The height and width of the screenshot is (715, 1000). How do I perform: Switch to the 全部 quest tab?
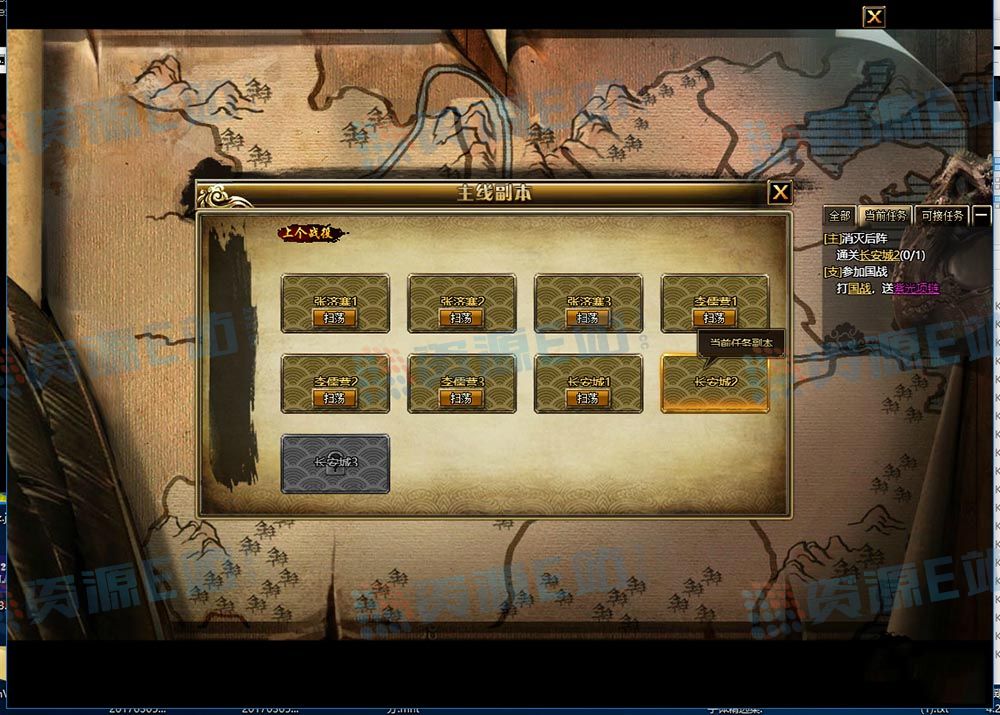click(x=839, y=216)
